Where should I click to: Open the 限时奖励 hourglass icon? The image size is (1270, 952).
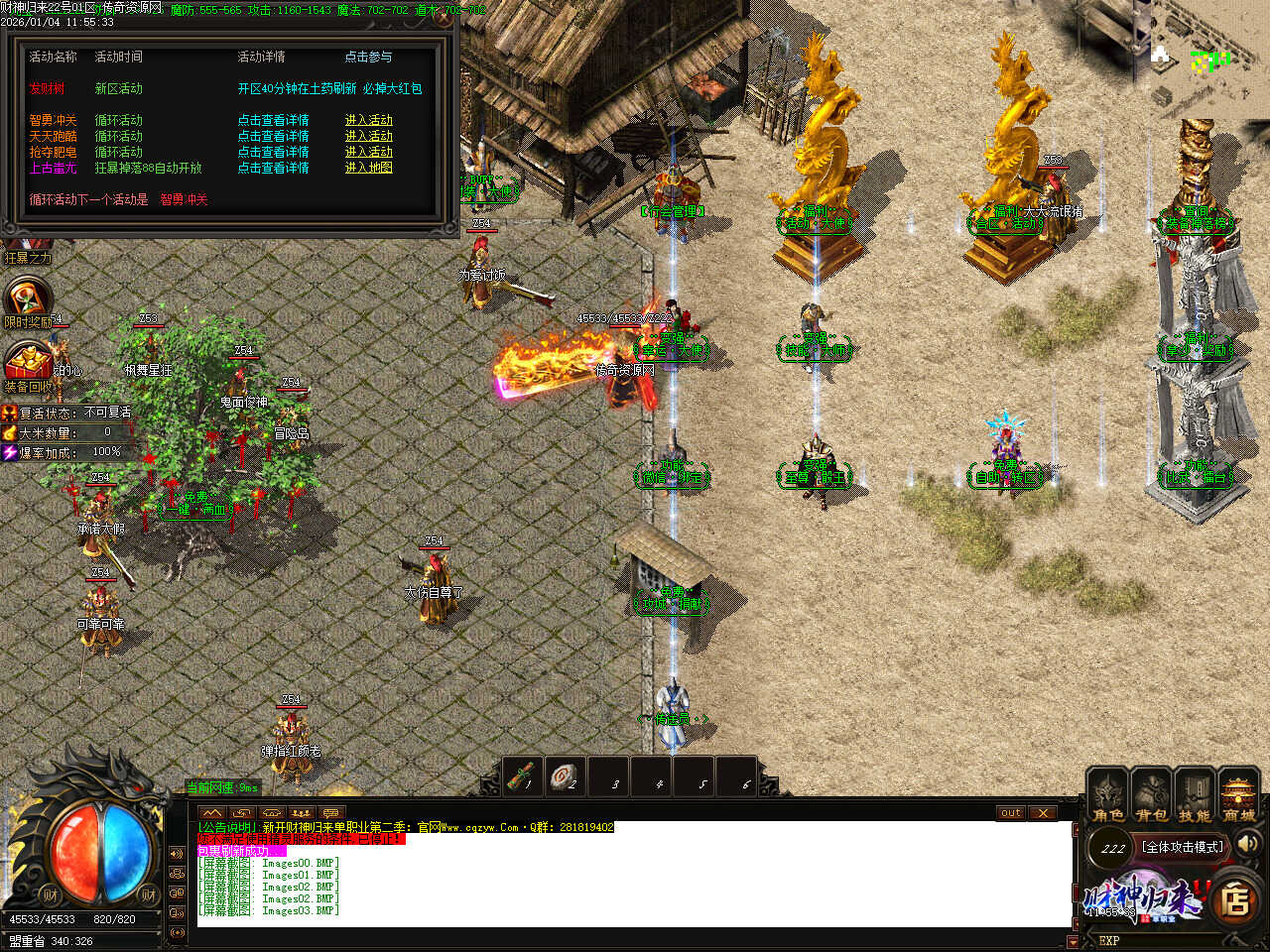pos(28,298)
